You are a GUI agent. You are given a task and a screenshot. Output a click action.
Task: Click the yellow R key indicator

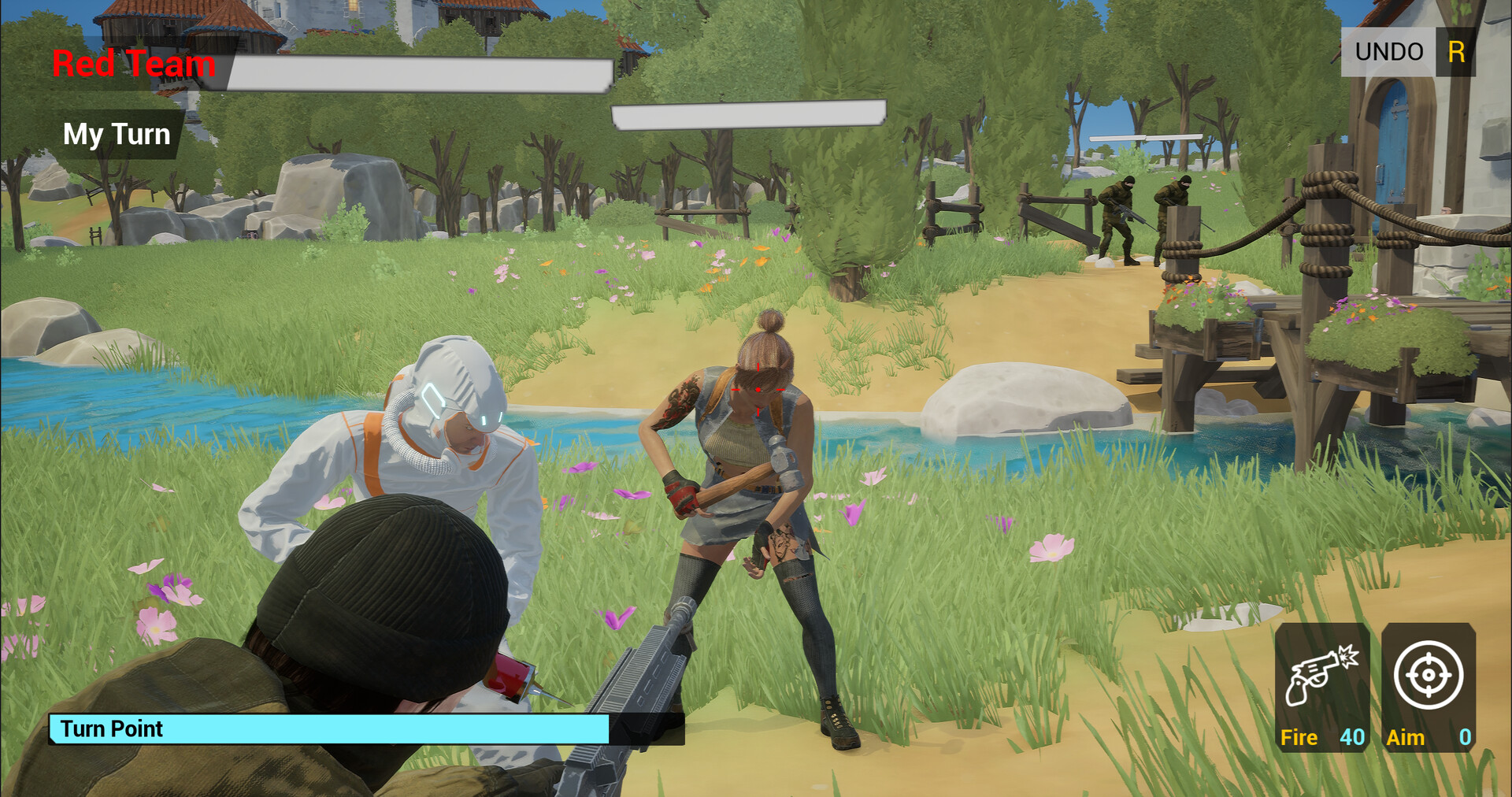point(1456,52)
